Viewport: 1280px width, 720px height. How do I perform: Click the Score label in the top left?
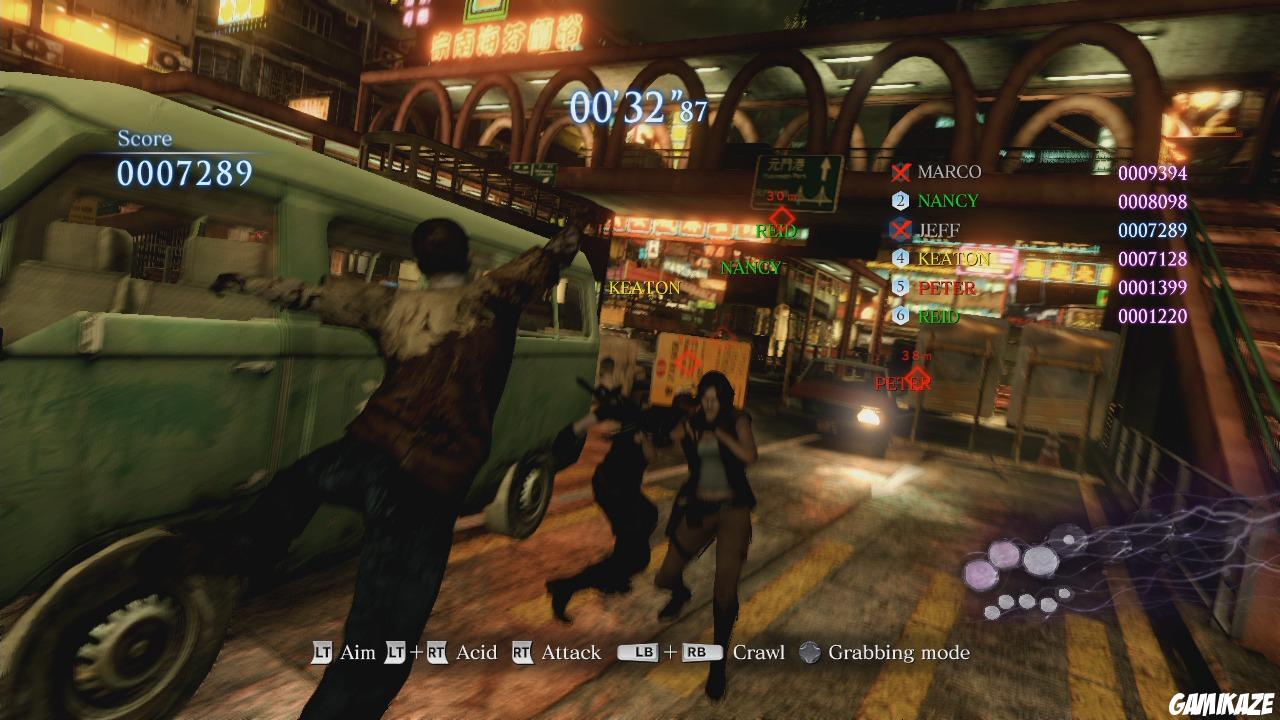[x=143, y=138]
